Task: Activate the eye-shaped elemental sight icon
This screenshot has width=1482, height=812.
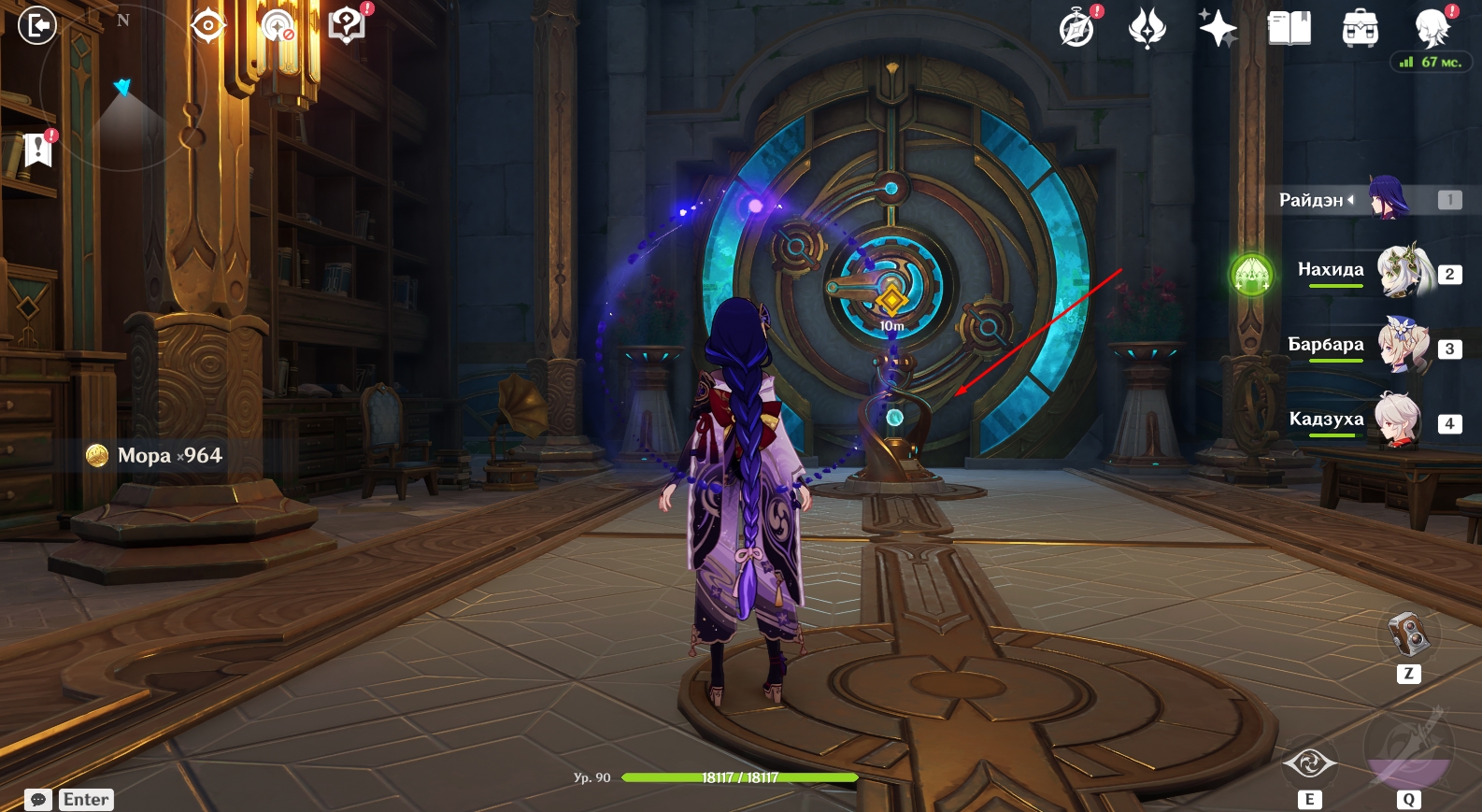Action: pyautogui.click(x=207, y=25)
